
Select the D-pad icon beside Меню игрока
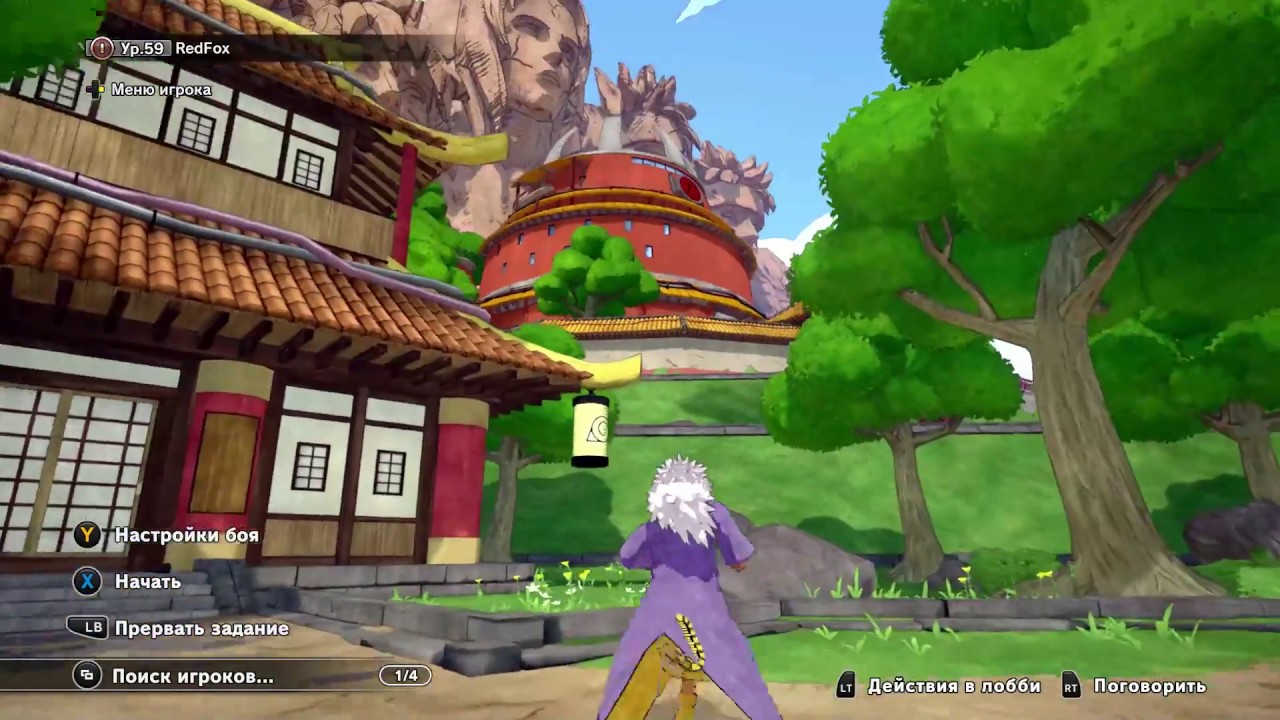[96, 89]
